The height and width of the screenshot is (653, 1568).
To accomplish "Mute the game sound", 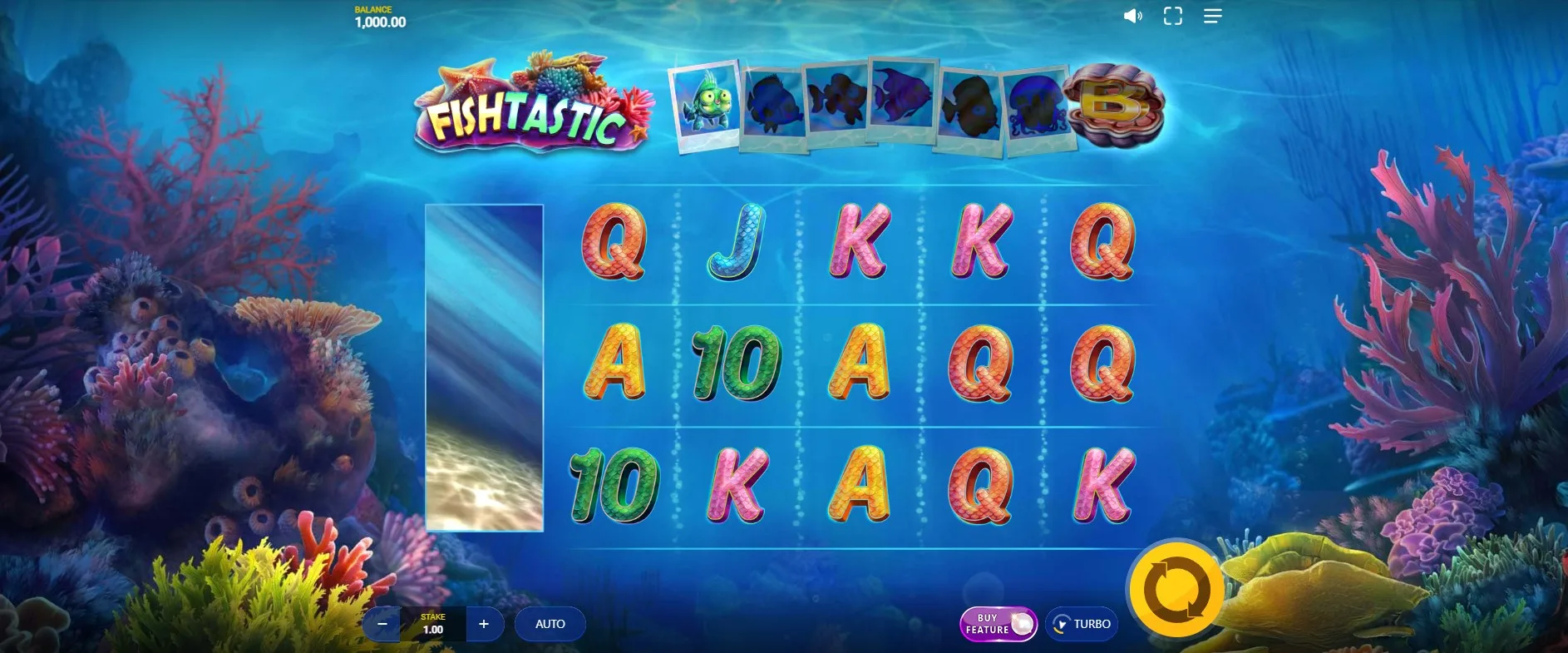I will [x=1132, y=16].
